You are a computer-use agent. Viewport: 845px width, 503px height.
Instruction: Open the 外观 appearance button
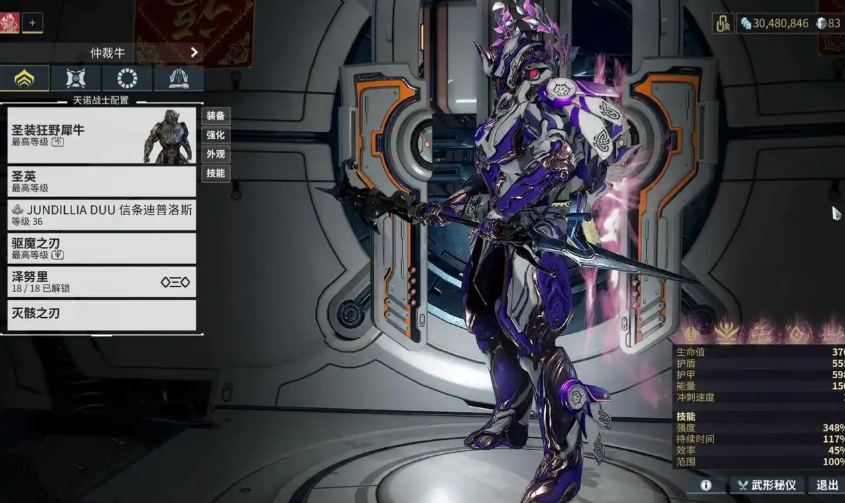pyautogui.click(x=215, y=154)
